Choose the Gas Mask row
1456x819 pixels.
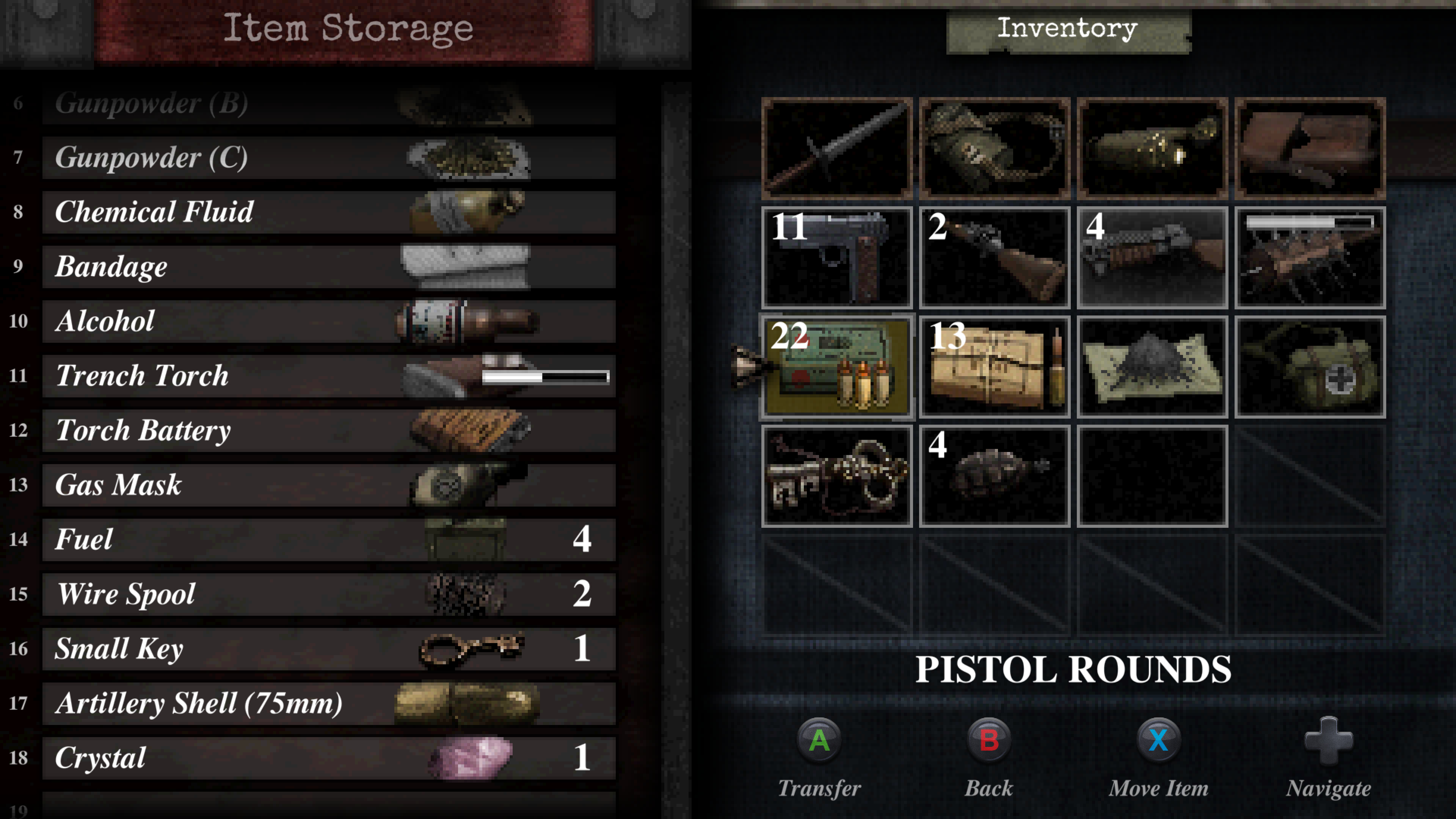coord(328,485)
